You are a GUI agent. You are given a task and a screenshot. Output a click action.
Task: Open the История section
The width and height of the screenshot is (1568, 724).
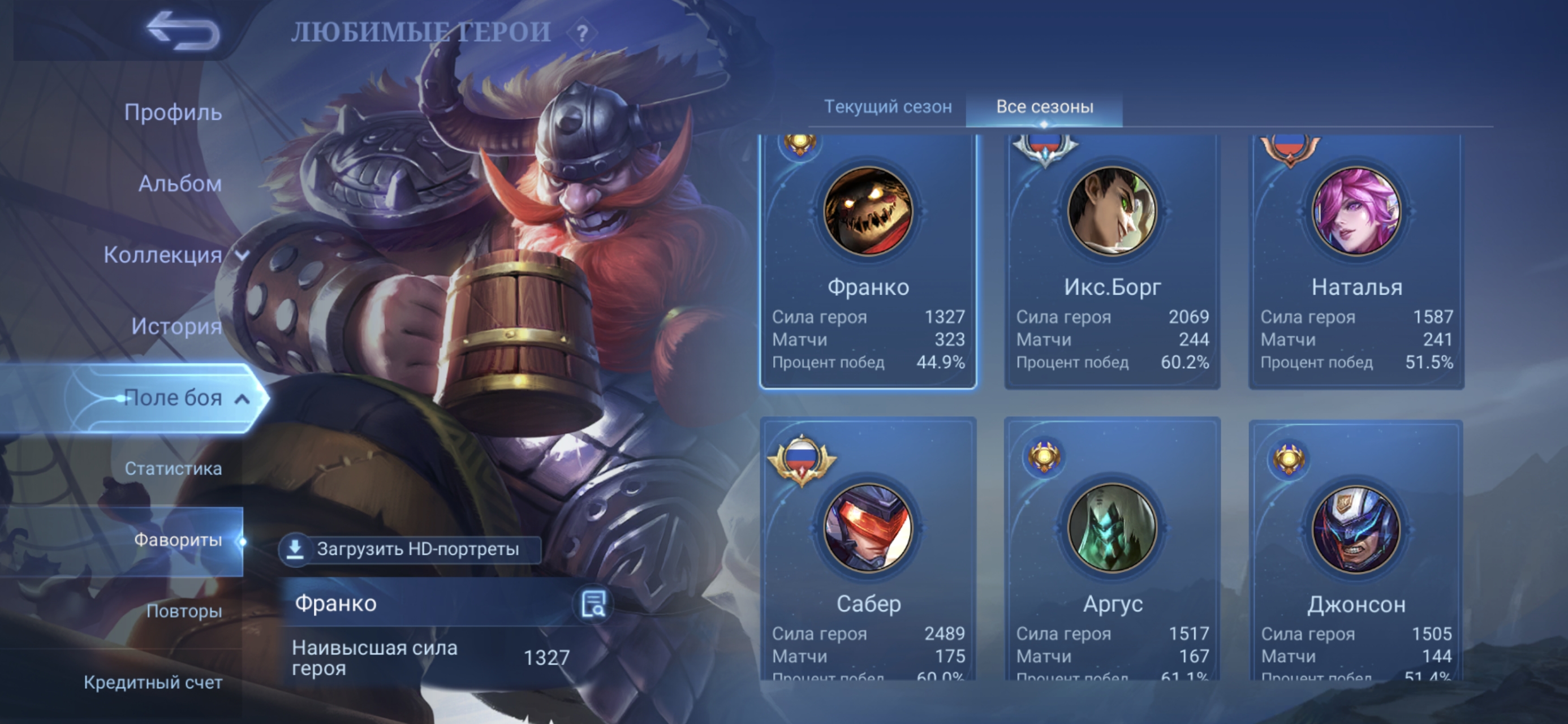coord(176,326)
